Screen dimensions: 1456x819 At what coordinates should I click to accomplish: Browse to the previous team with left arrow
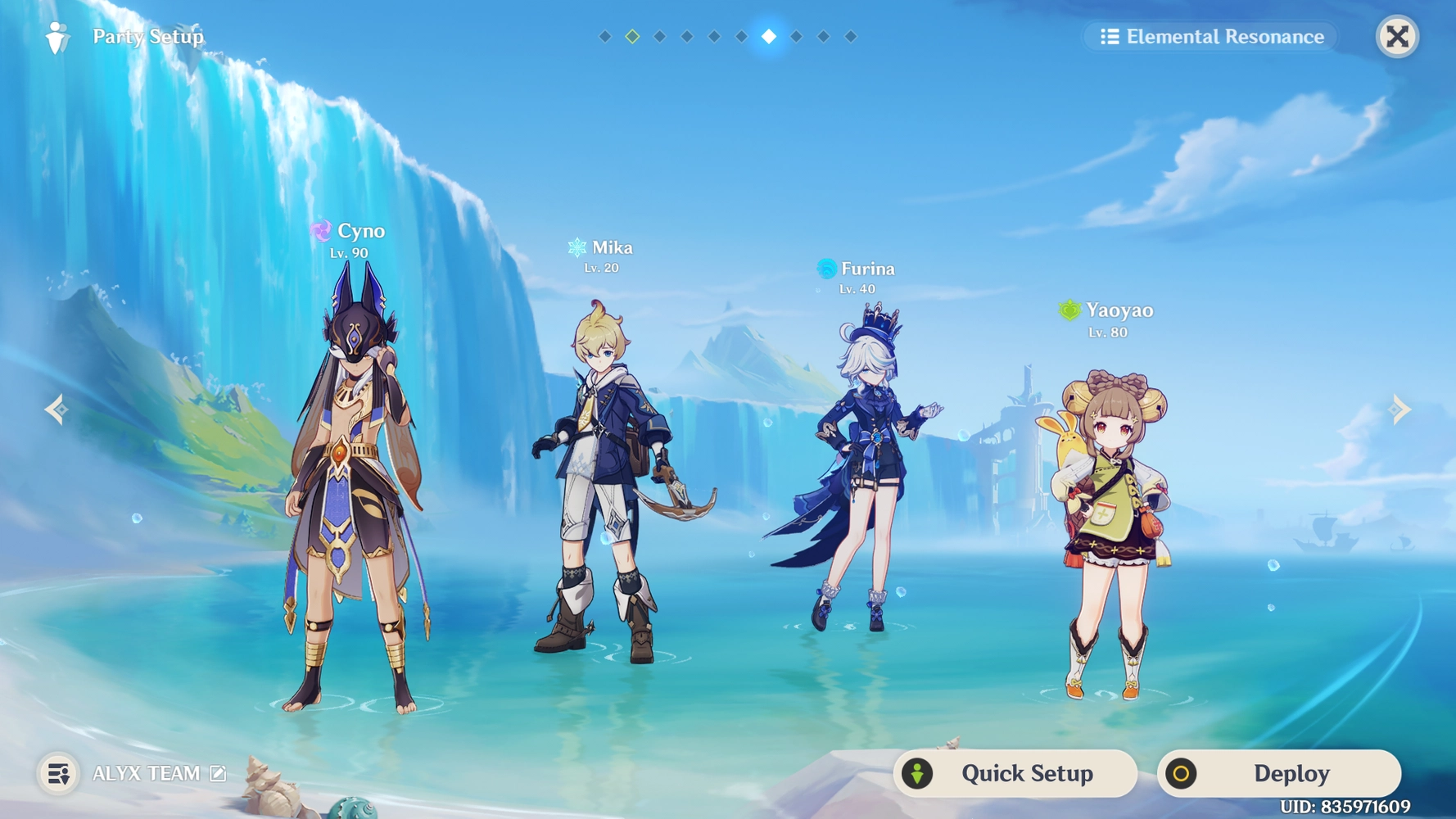click(x=55, y=409)
